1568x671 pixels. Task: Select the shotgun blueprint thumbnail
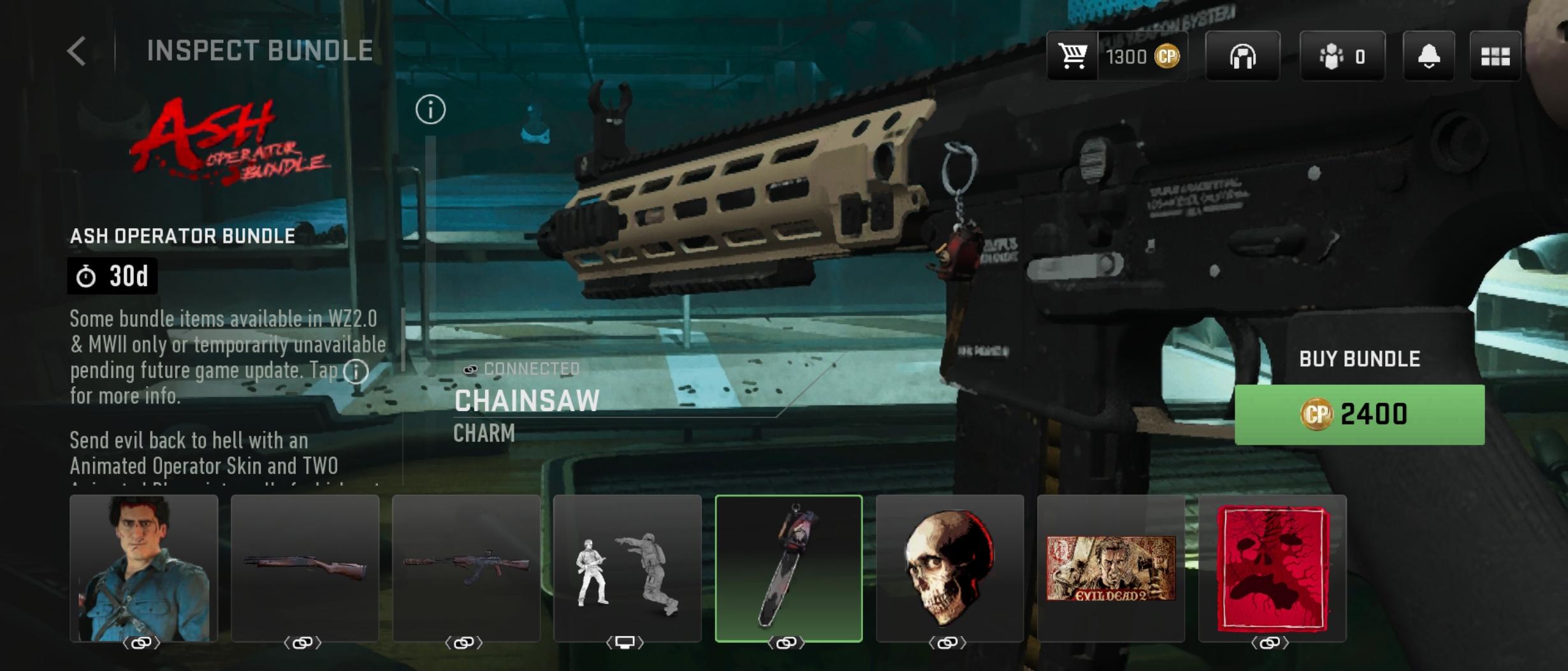tap(305, 568)
